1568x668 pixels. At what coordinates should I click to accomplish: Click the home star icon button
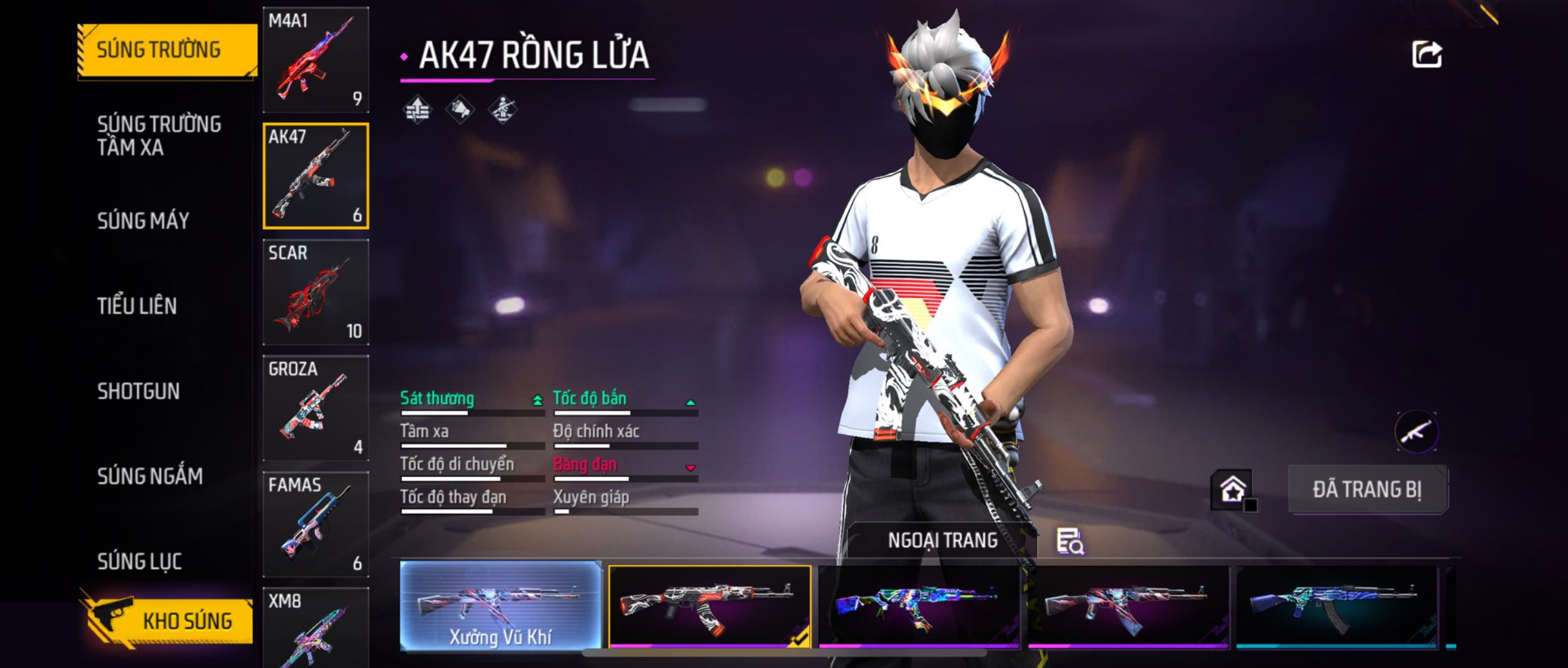tap(1232, 490)
